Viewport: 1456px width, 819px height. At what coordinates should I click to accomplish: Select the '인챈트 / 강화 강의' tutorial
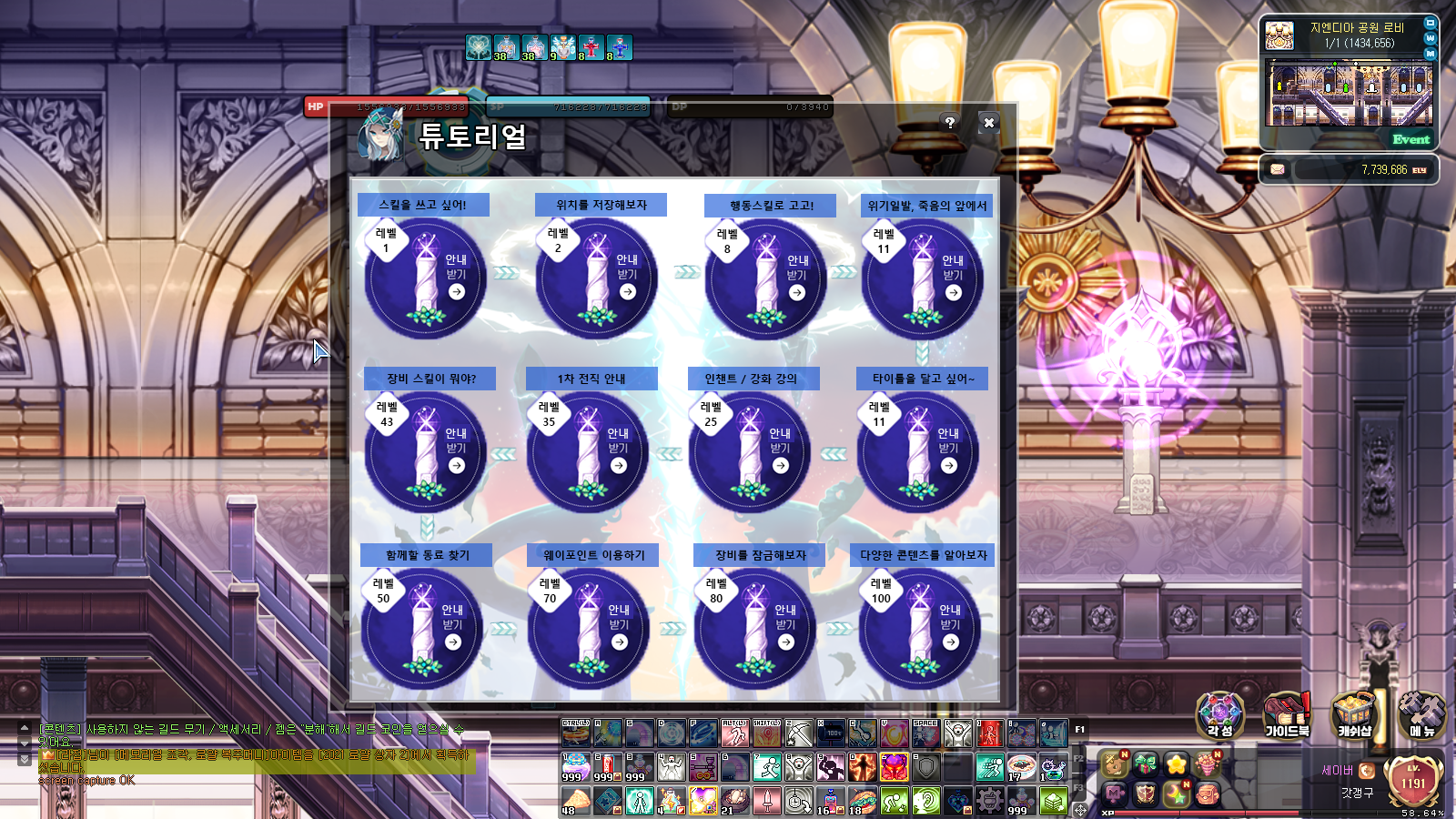[780, 465]
